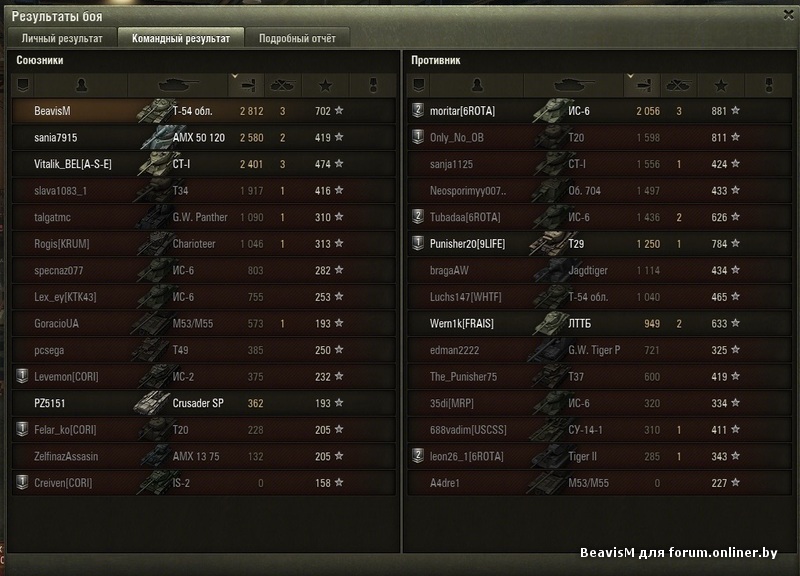Screen dimensions: 800x576
Task: Choose enemy player moritar[6ROTA]
Action: click(x=599, y=110)
